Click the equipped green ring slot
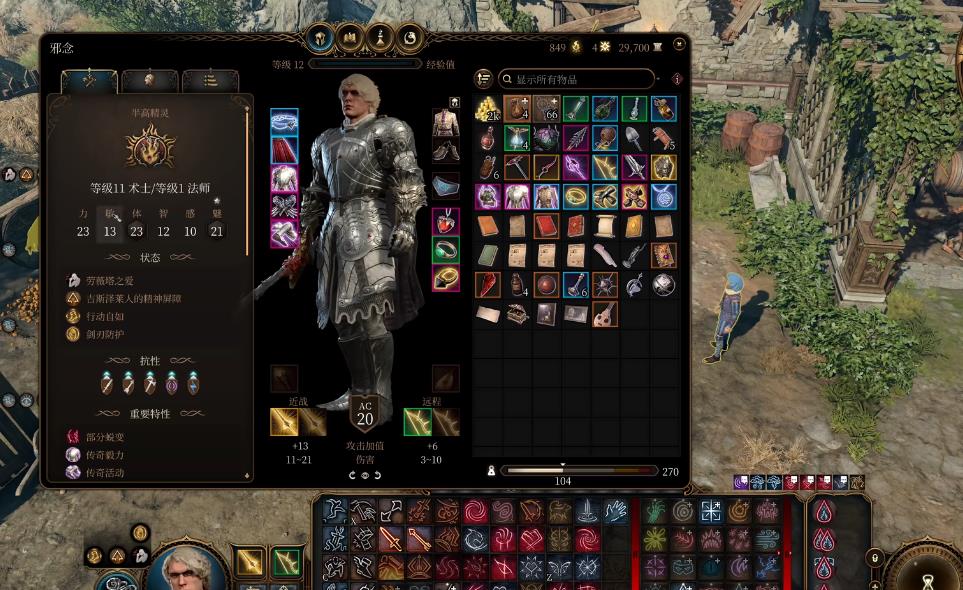Viewport: 963px width, 590px height. 445,250
